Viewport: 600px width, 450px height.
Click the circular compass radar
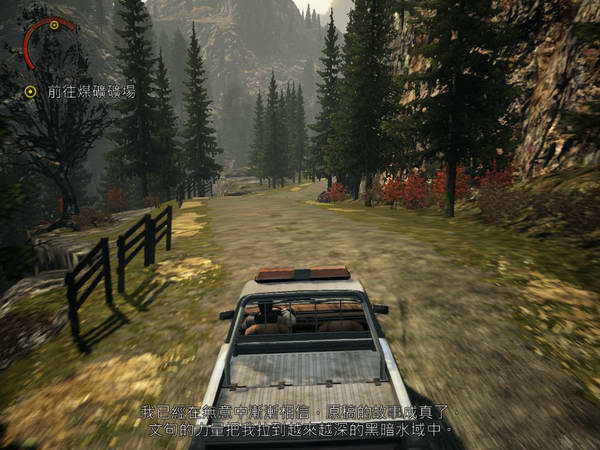tap(49, 42)
